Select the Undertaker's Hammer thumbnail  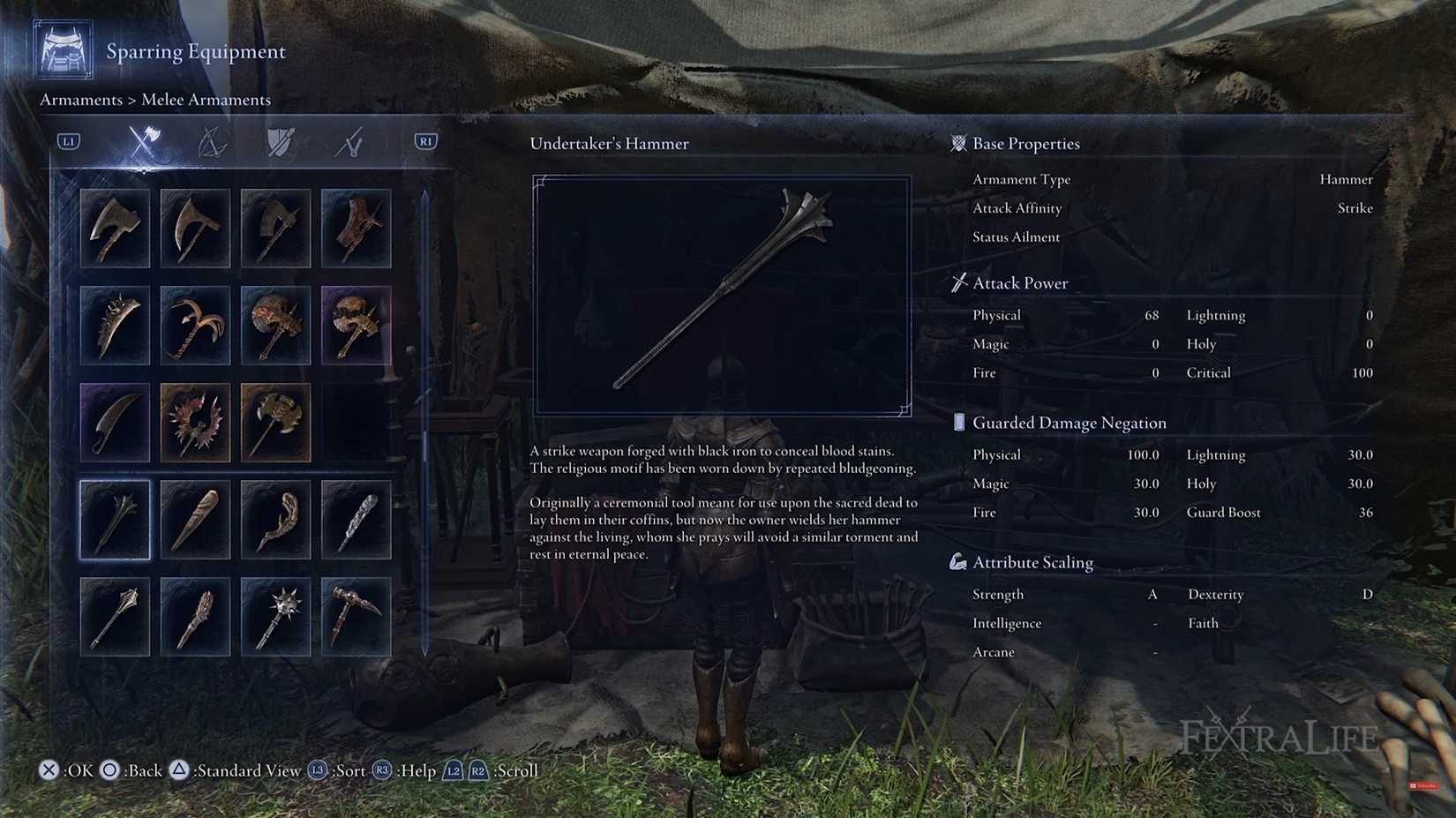coord(115,520)
